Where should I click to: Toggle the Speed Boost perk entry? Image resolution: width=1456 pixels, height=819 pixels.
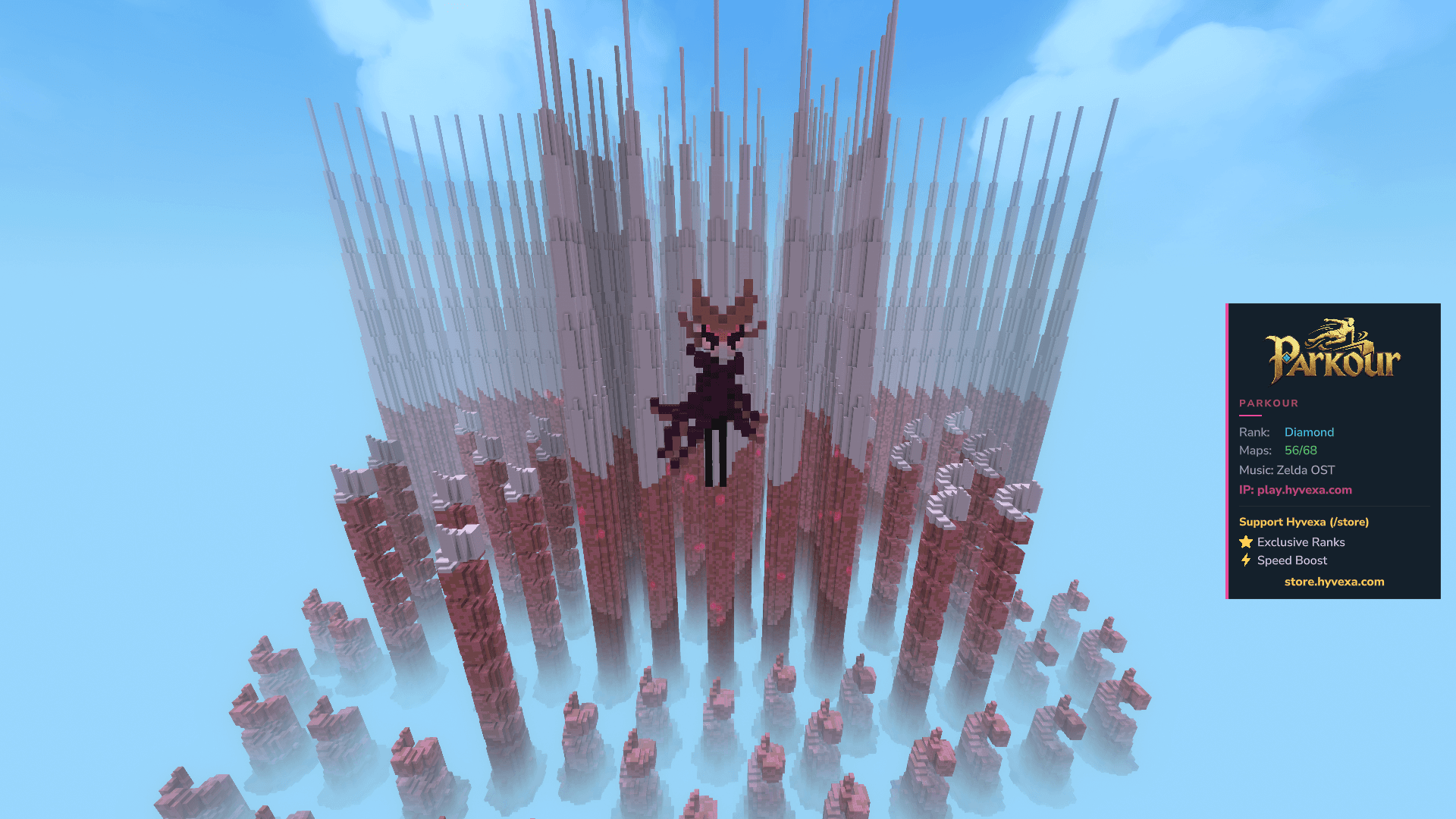point(1290,560)
